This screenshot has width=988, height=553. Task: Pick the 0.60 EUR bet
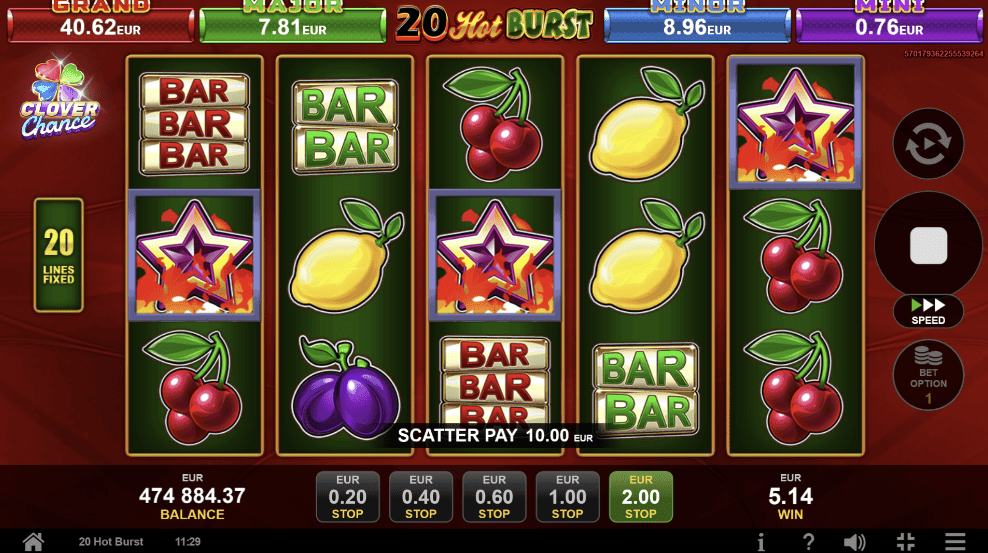494,497
